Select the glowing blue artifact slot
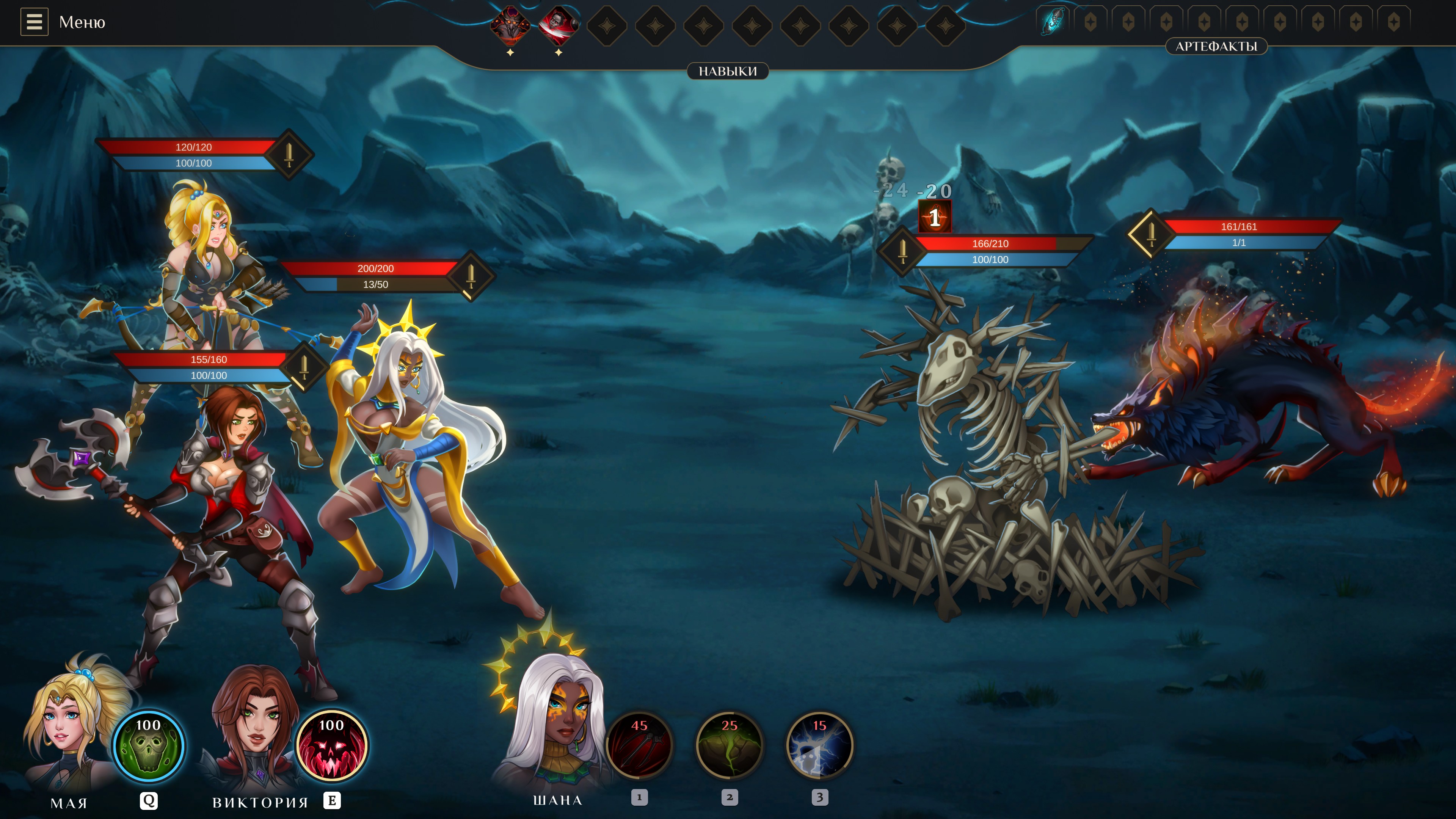Image resolution: width=1456 pixels, height=819 pixels. pyautogui.click(x=1052, y=22)
